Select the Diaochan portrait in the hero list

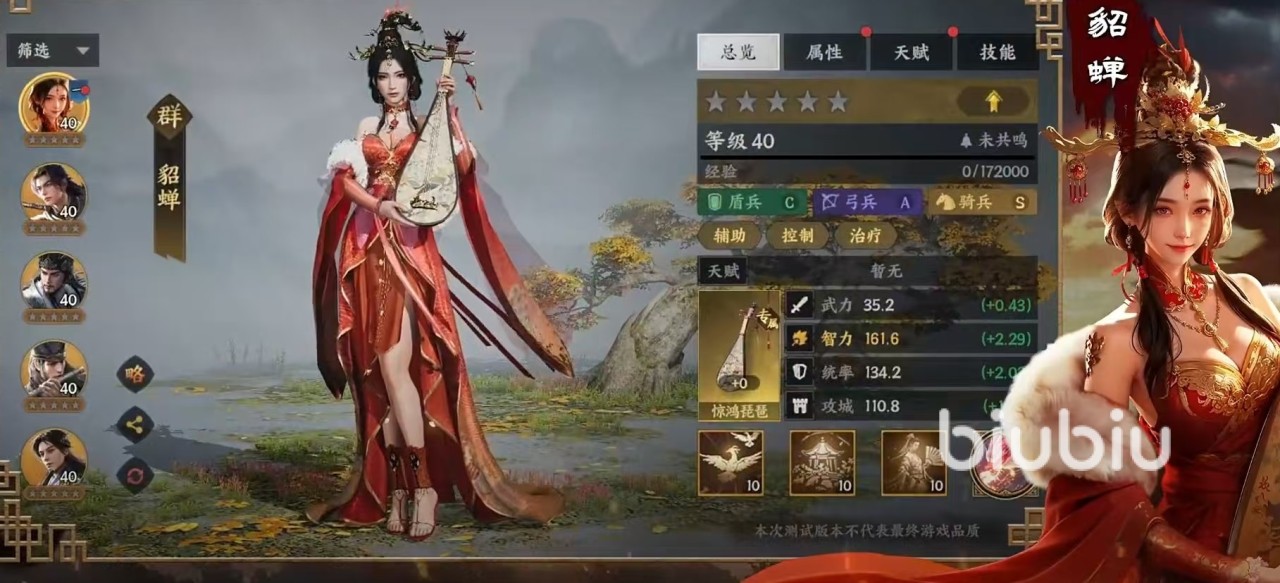[x=54, y=104]
